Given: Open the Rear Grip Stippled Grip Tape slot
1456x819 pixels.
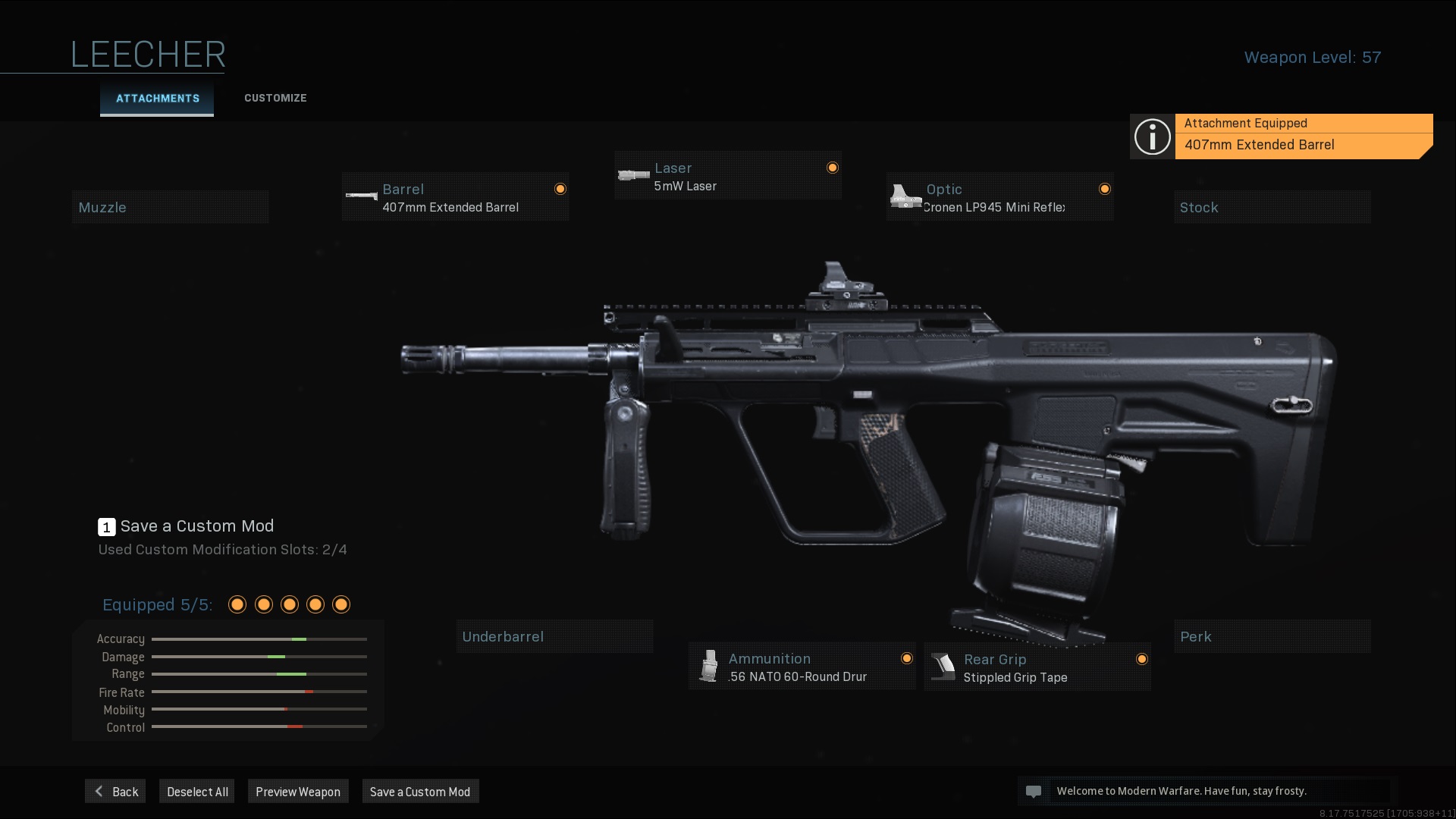Looking at the screenshot, I should point(1037,667).
